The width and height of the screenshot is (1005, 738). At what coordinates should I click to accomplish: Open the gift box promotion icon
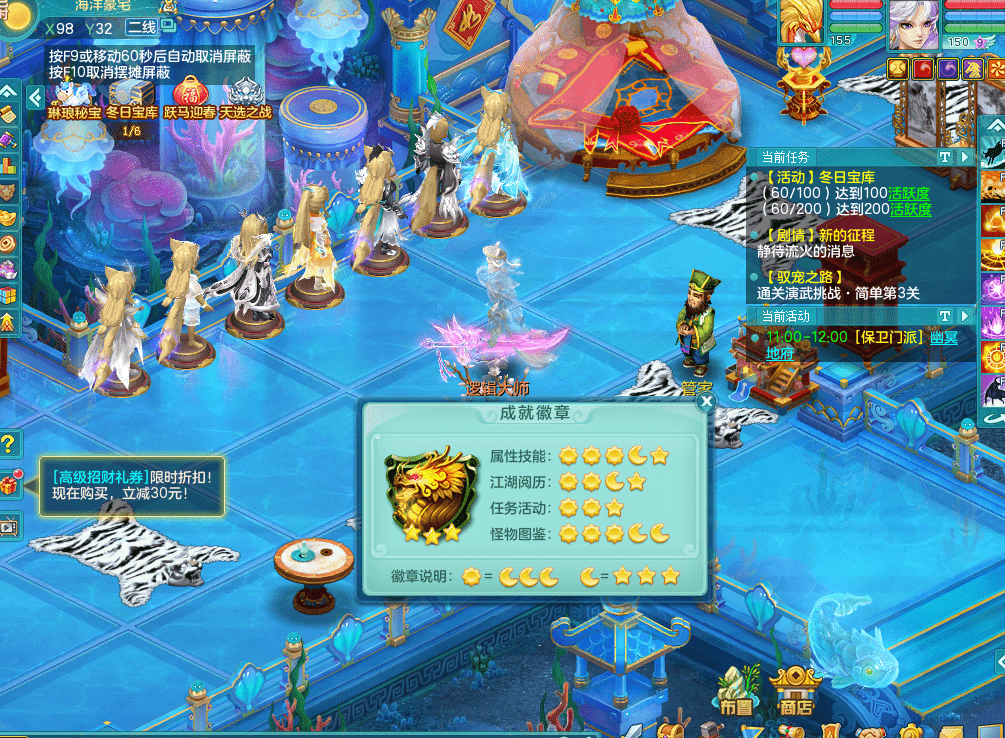[10, 485]
